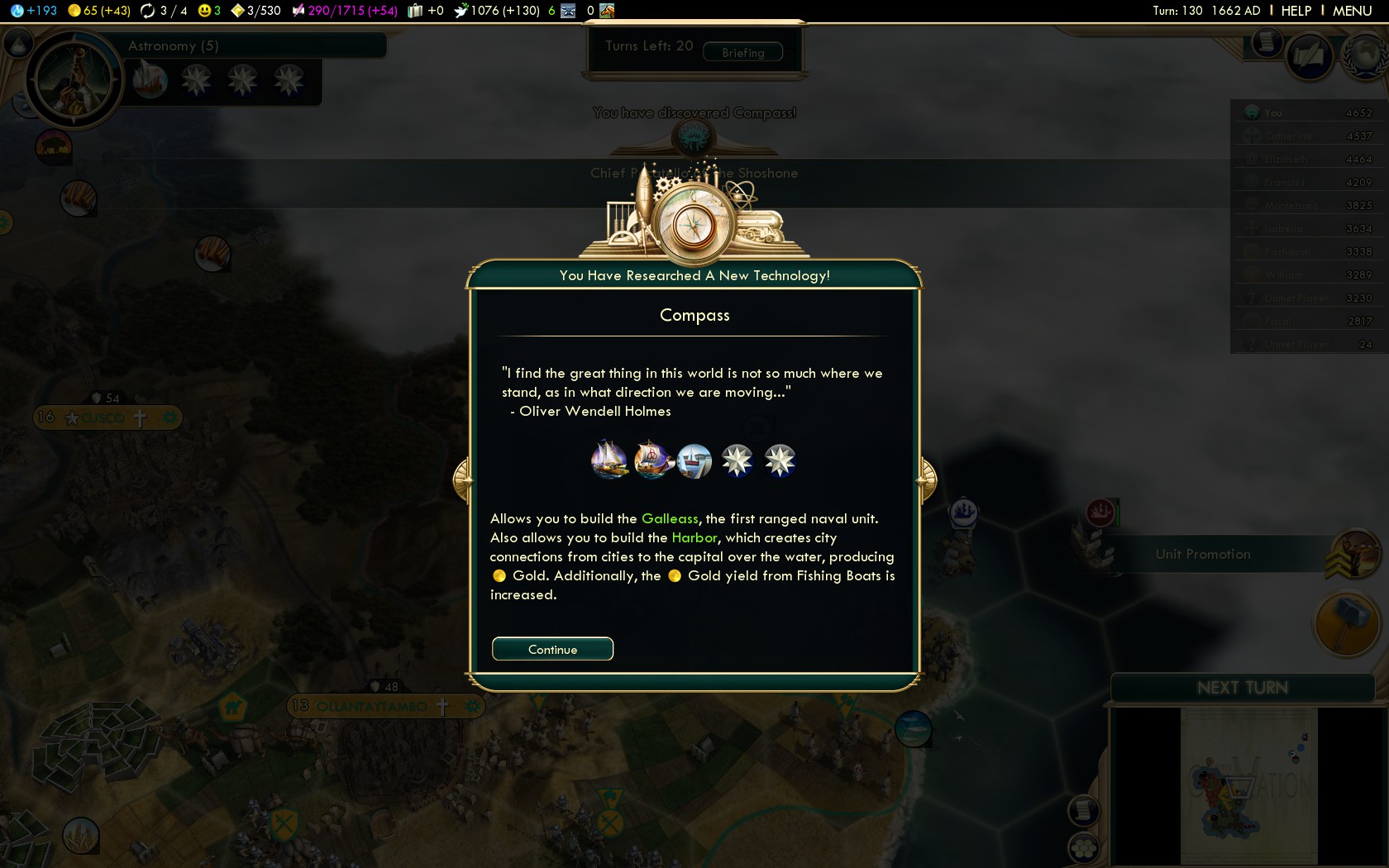Open the flag and quill advisor icon
The height and width of the screenshot is (868, 1389).
[1310, 56]
